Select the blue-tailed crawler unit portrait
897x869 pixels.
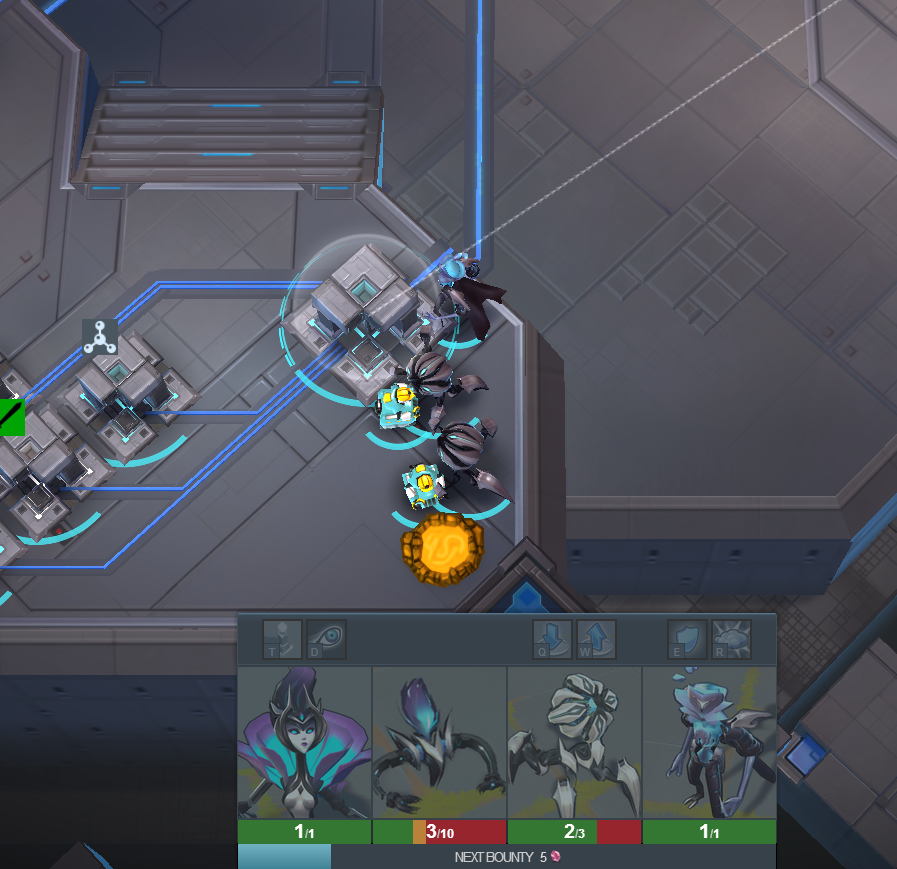pos(439,742)
